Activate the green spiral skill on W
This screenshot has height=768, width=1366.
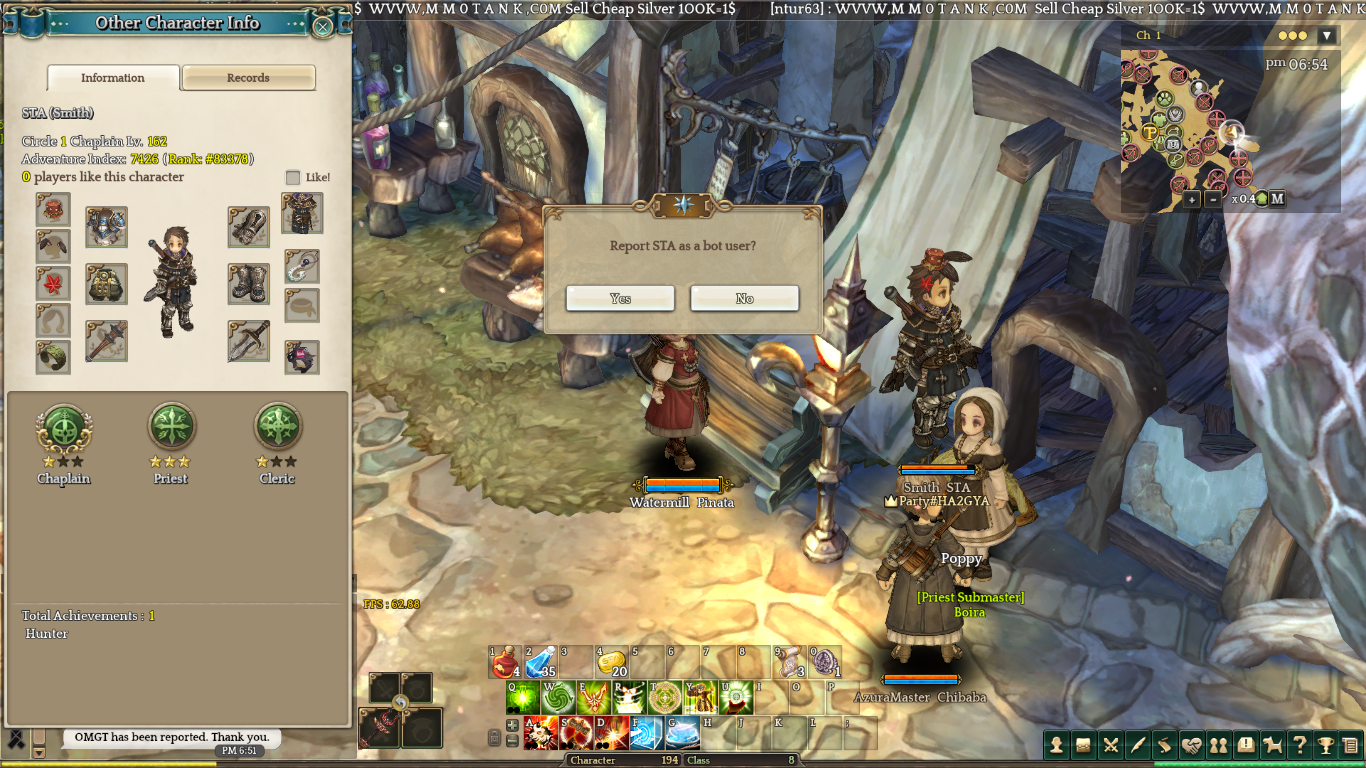click(x=558, y=697)
